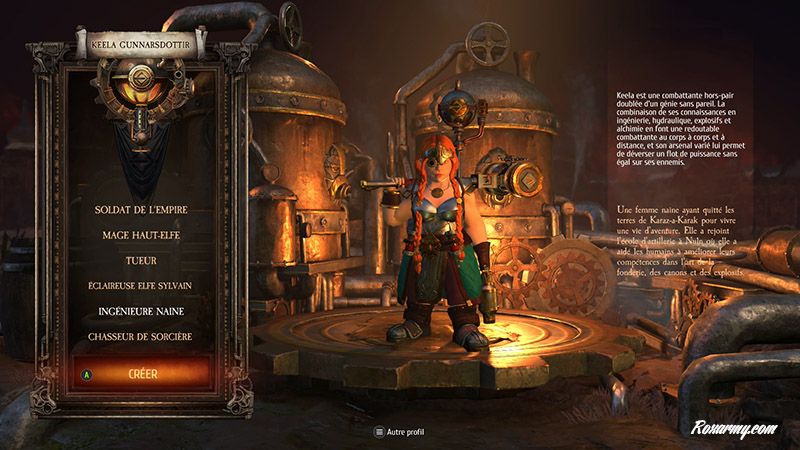Choose the Mage Haut-Elfe class
The image size is (800, 450).
(x=139, y=235)
